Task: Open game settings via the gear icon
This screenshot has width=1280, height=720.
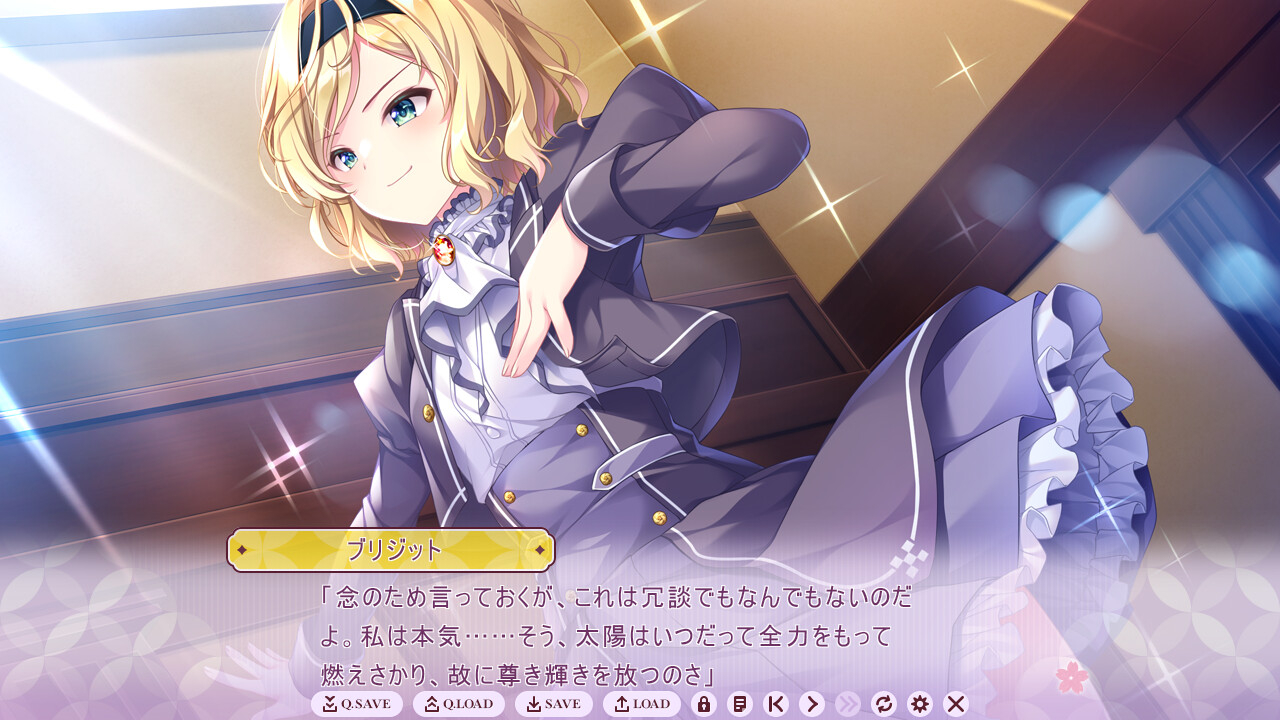Action: pyautogui.click(x=919, y=704)
